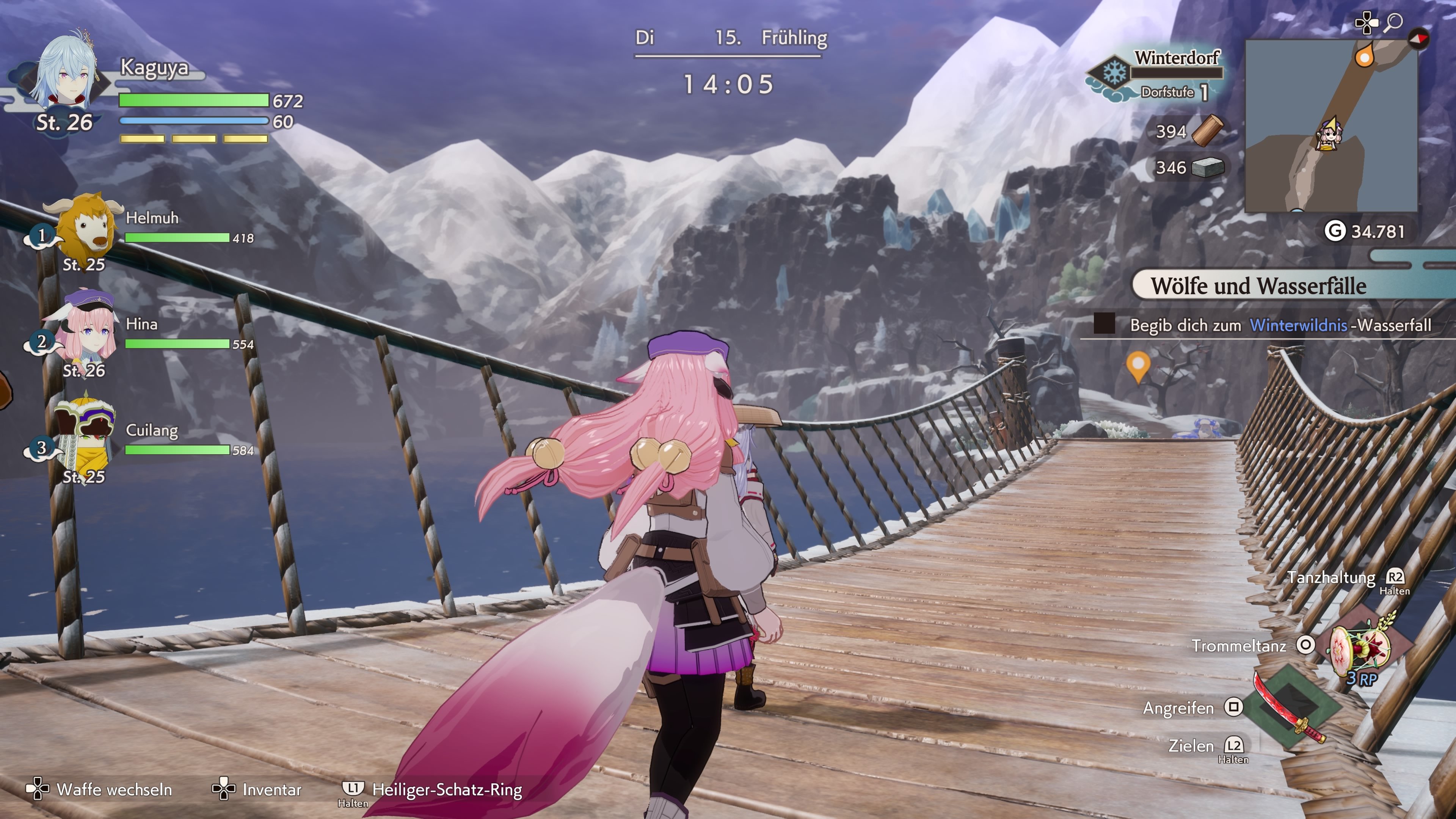Click the orange flame marker on the minimap

[x=1365, y=56]
